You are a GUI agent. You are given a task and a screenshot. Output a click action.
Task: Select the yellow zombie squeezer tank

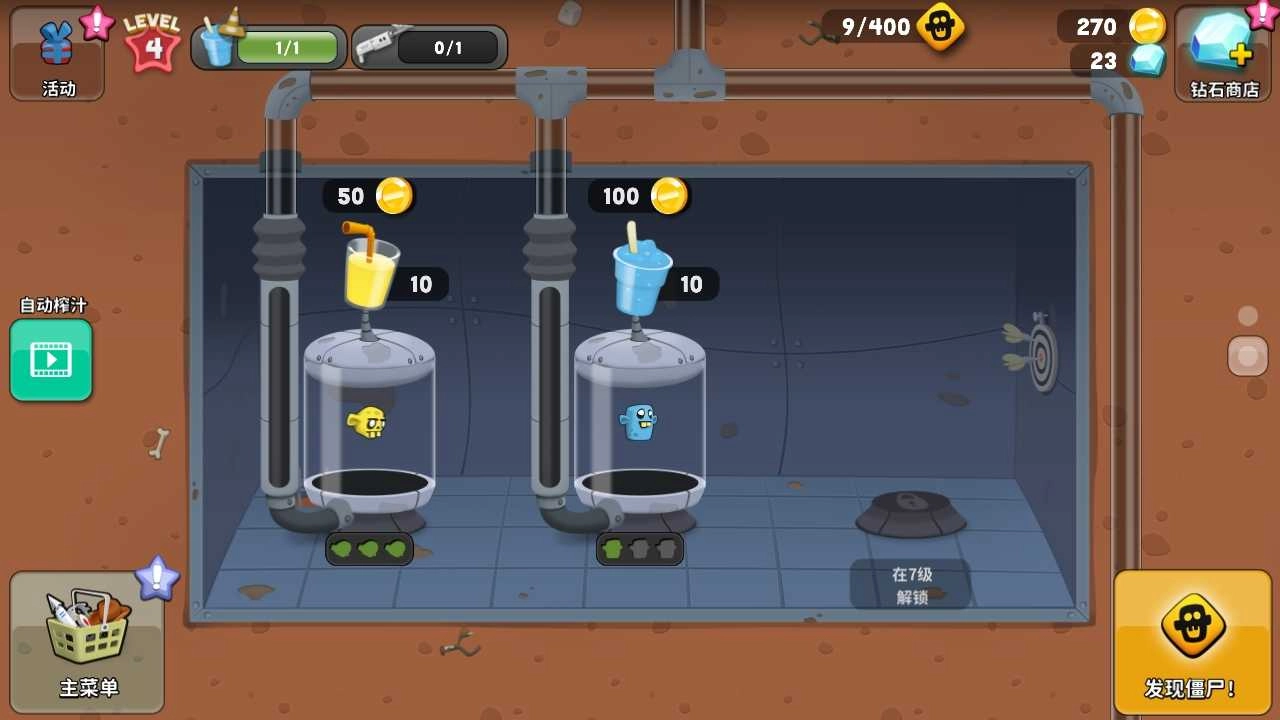369,425
